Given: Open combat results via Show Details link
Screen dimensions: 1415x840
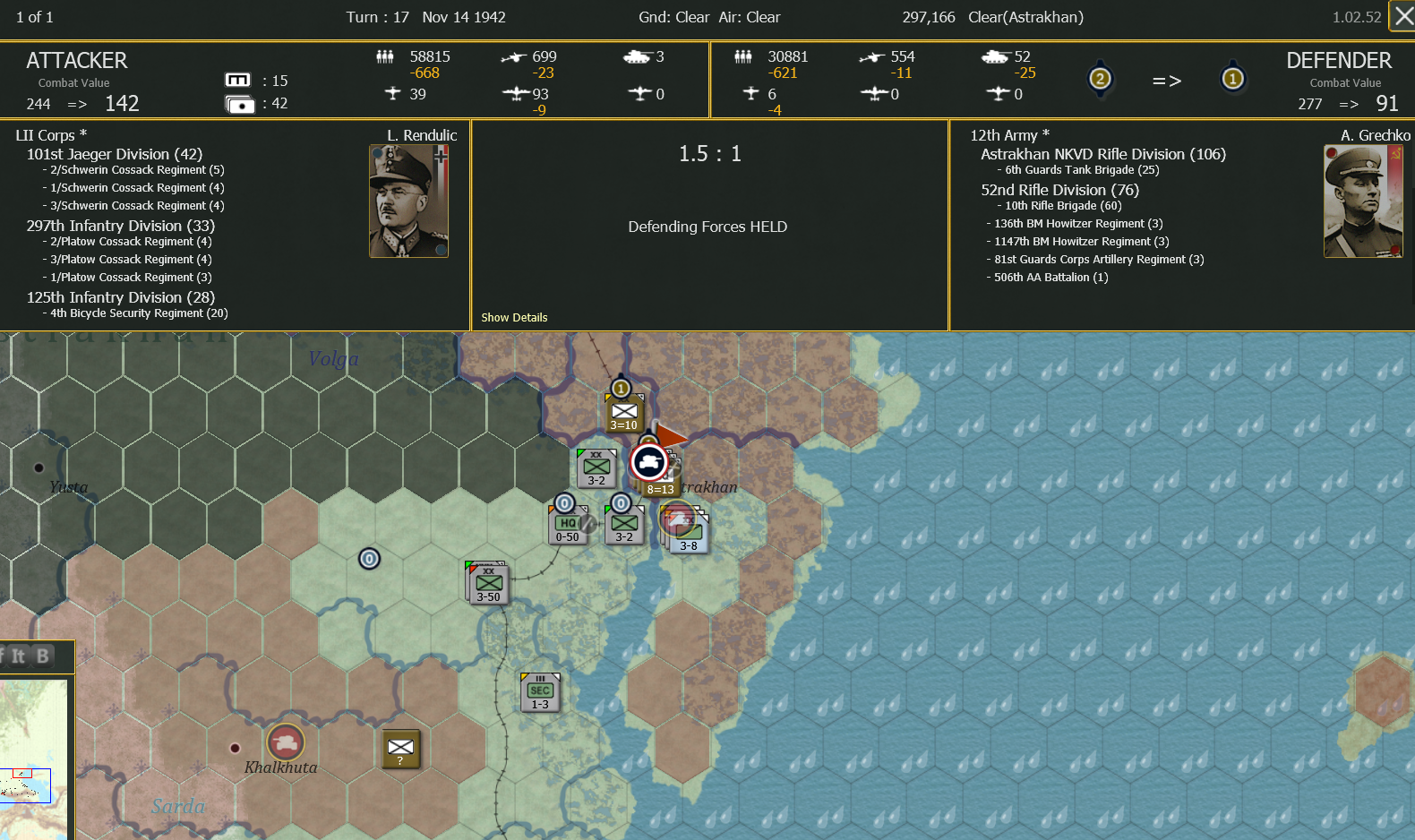Looking at the screenshot, I should click(514, 317).
